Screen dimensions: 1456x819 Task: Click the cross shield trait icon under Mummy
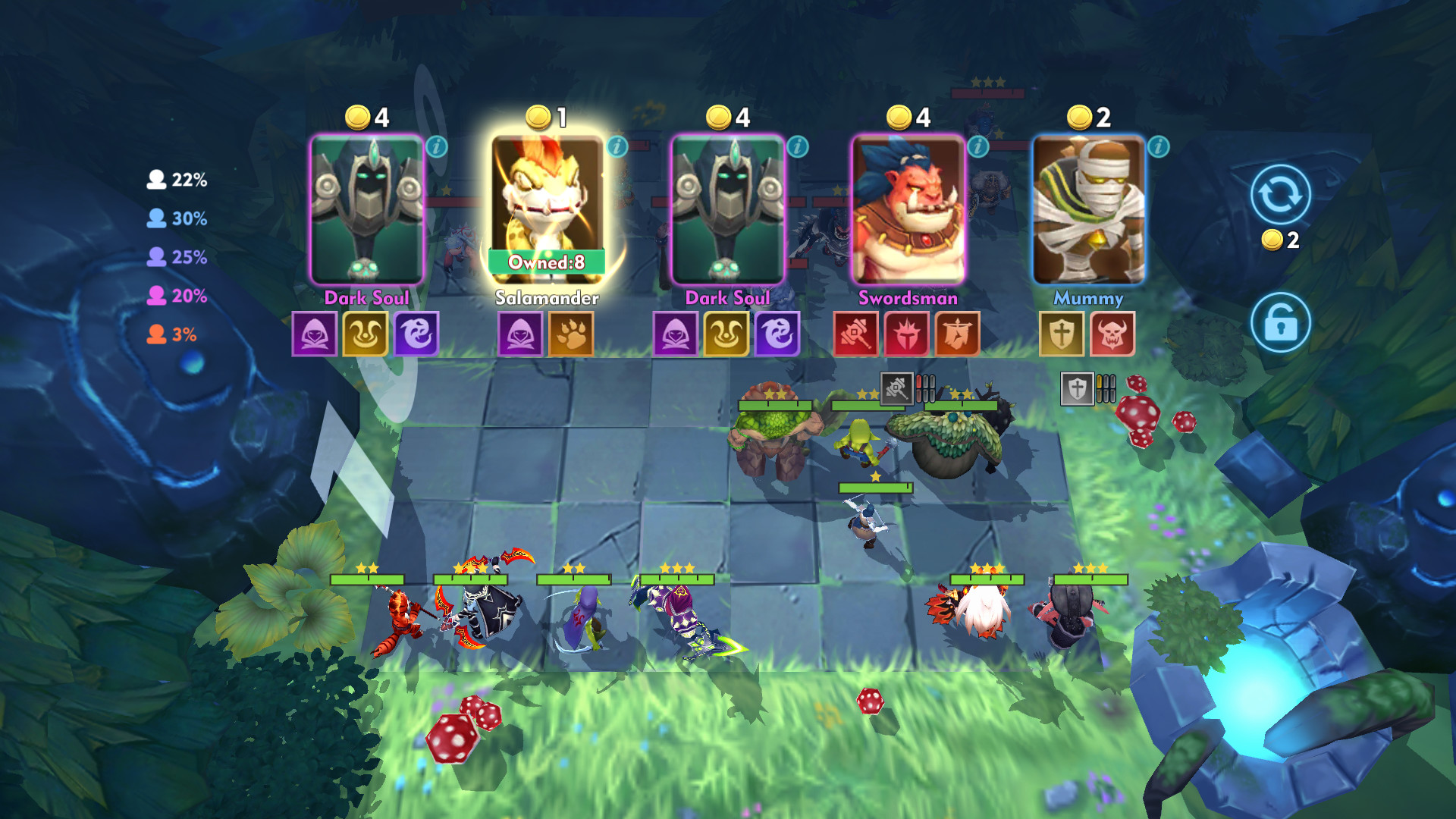1060,334
